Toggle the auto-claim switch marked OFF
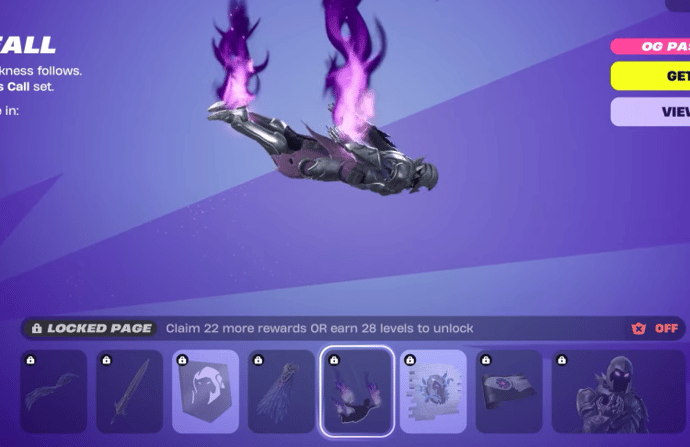The height and width of the screenshot is (447, 690). 656,328
